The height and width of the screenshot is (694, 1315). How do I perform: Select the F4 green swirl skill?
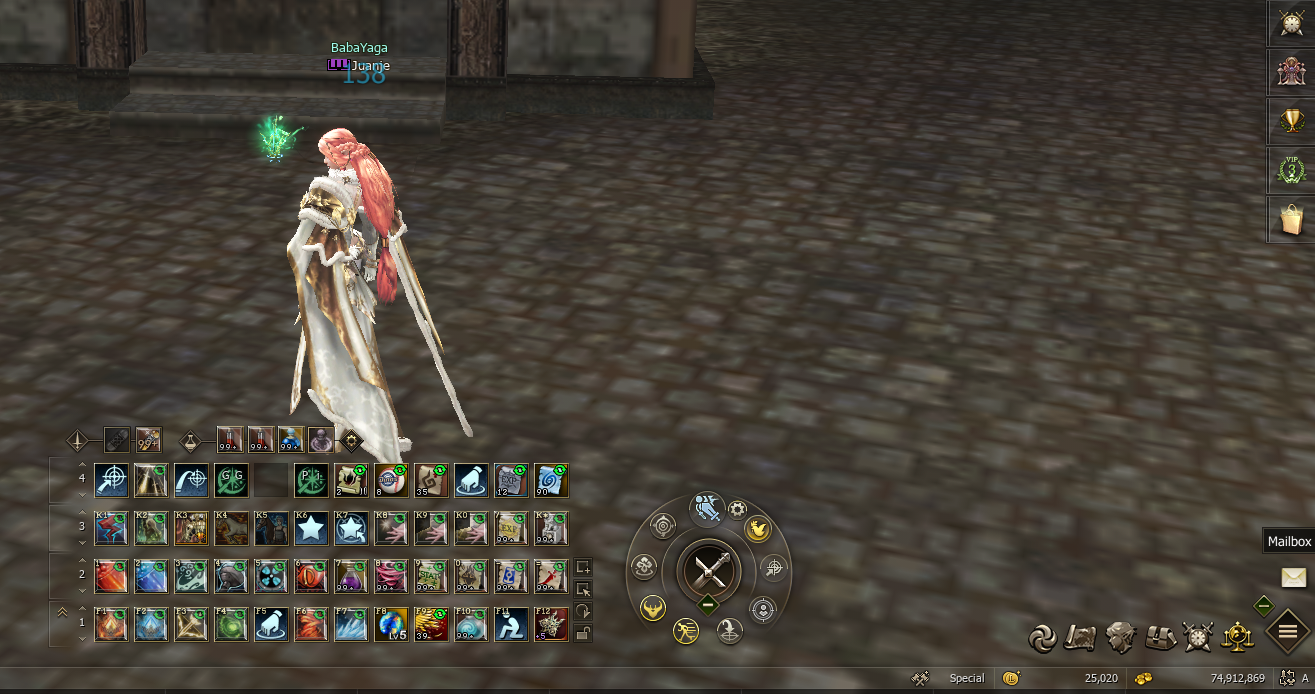tap(230, 624)
